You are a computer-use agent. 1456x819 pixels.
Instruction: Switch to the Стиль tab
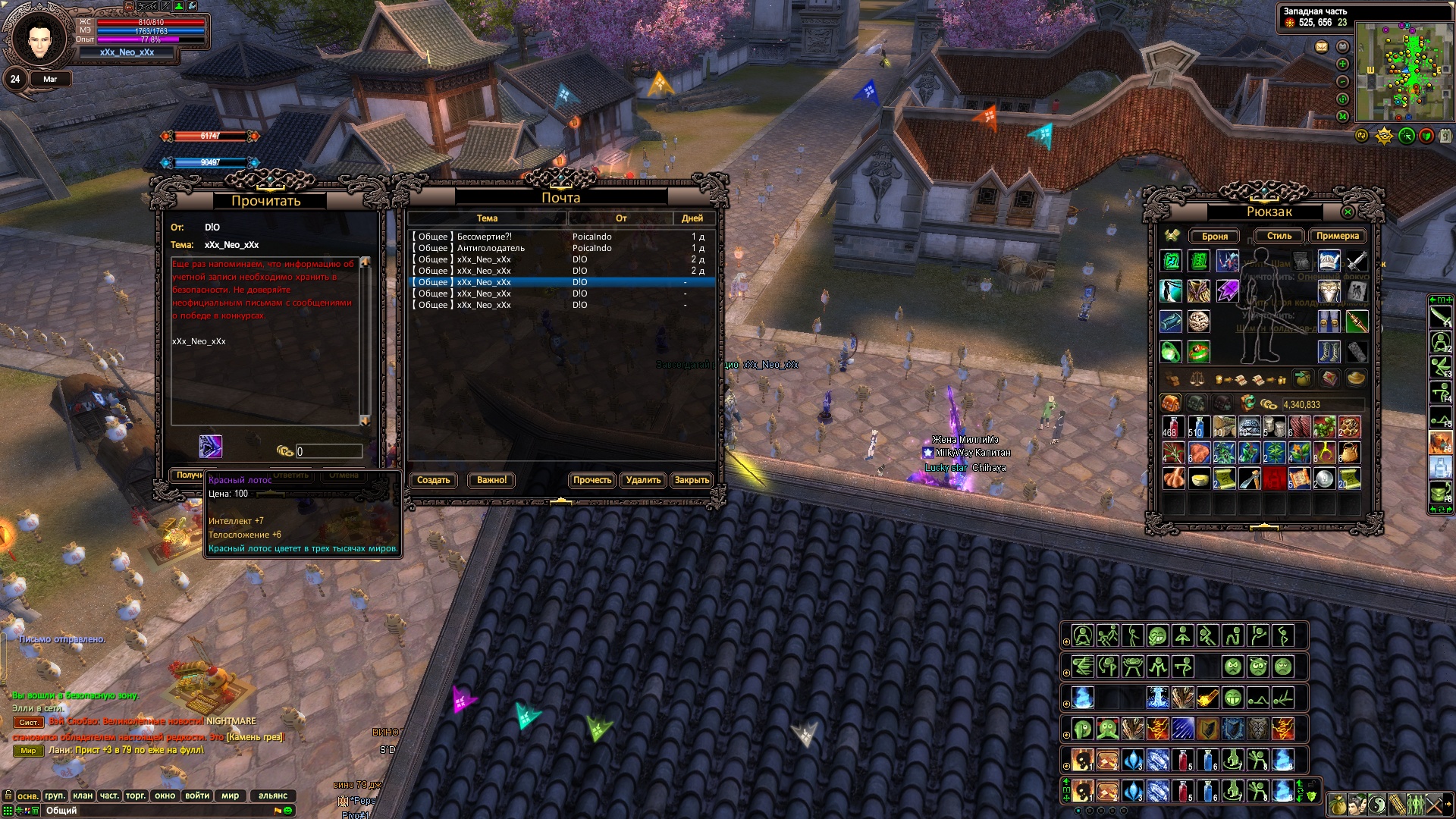[1279, 236]
